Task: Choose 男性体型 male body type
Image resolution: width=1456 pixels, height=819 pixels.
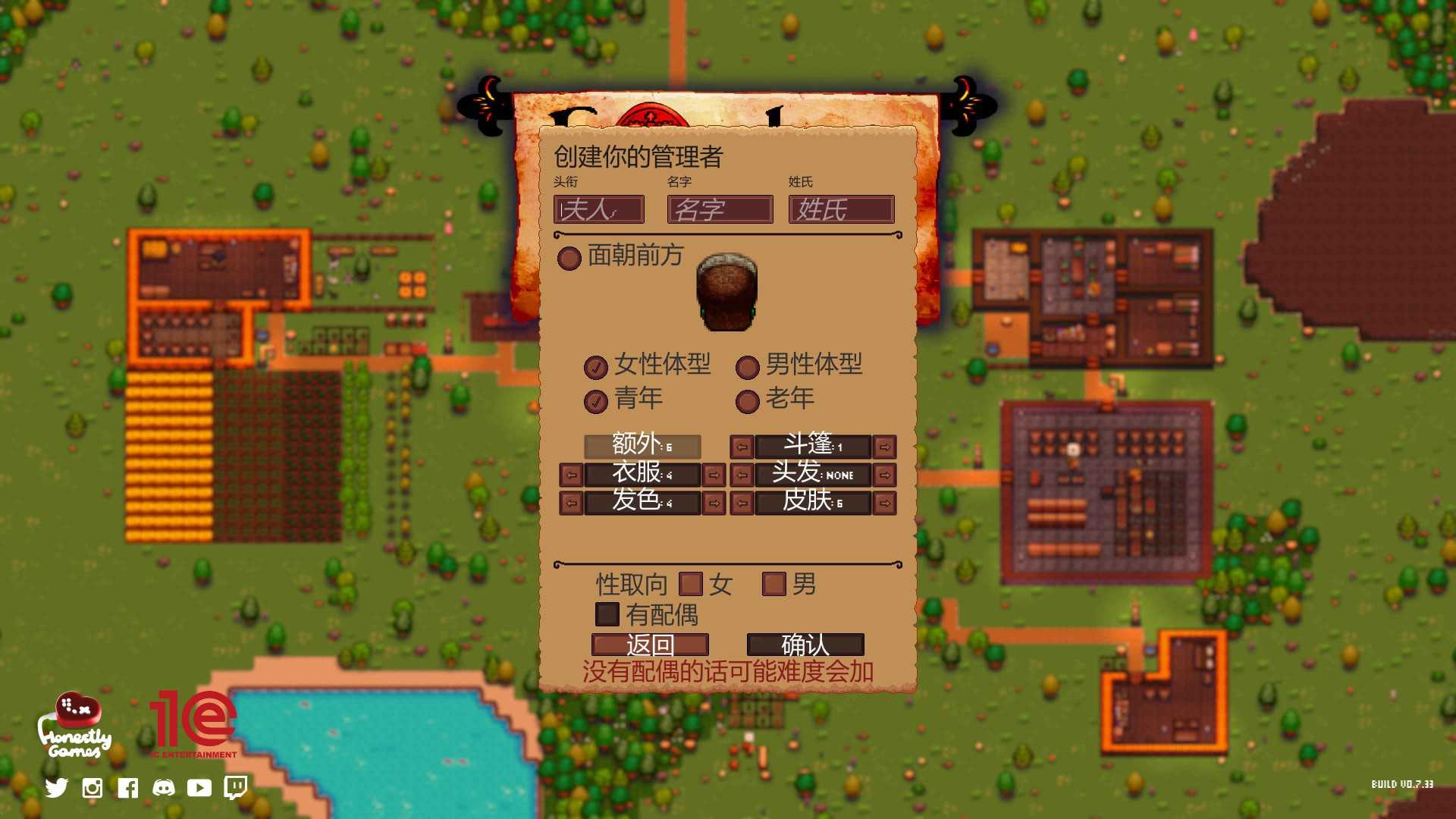Action: (748, 367)
